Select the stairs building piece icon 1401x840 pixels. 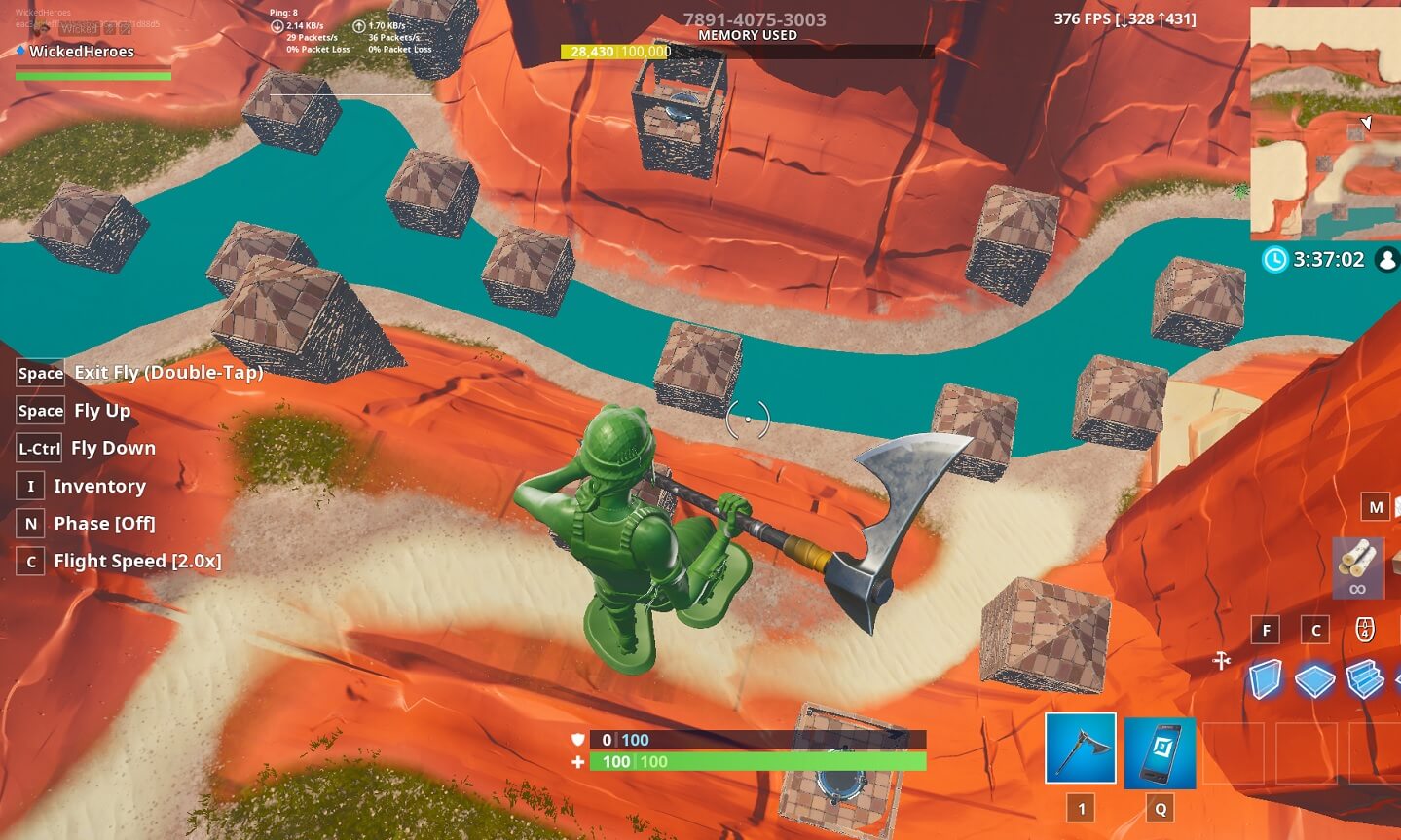click(1365, 678)
